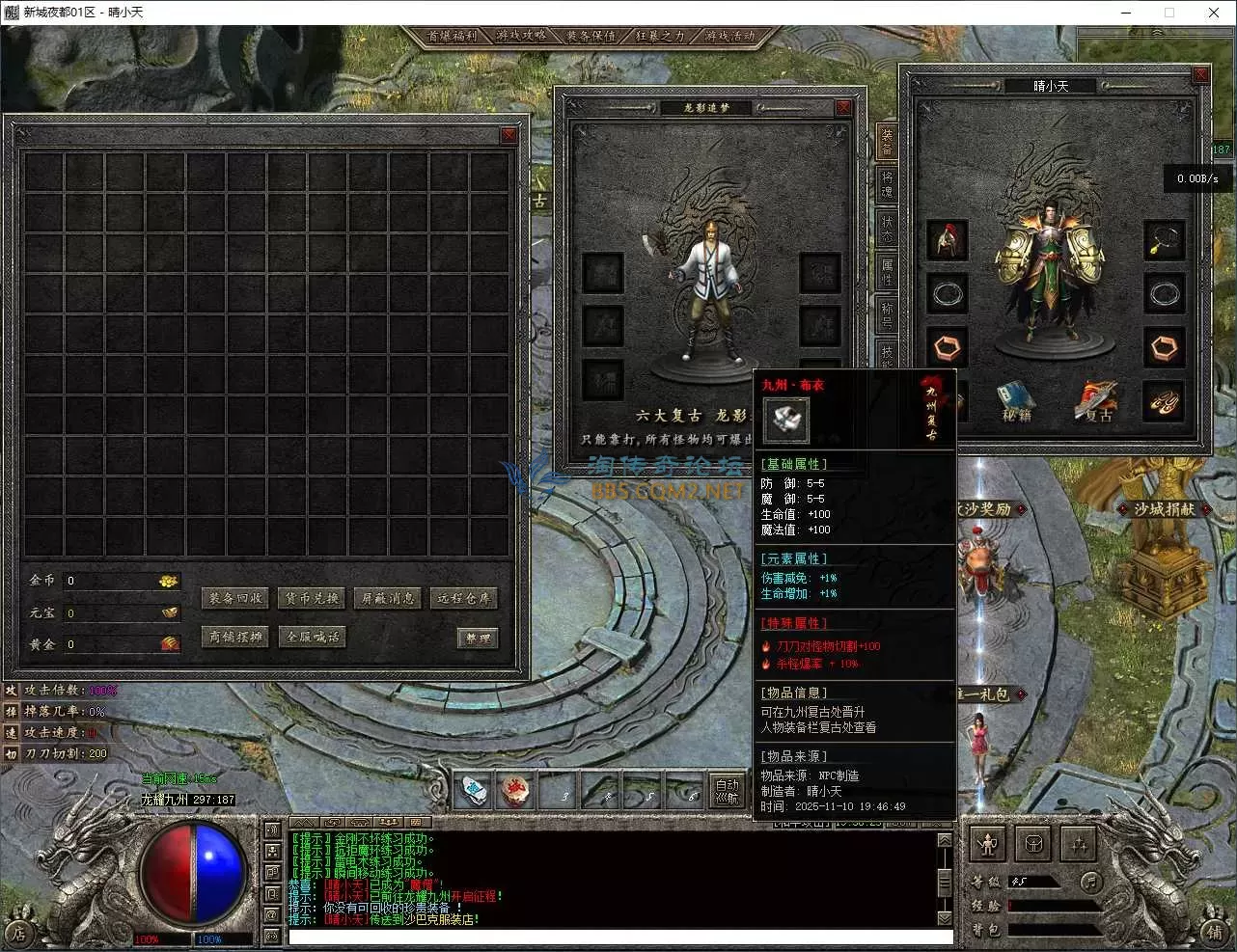Open the 首爆福利 top menu entry

(452, 36)
